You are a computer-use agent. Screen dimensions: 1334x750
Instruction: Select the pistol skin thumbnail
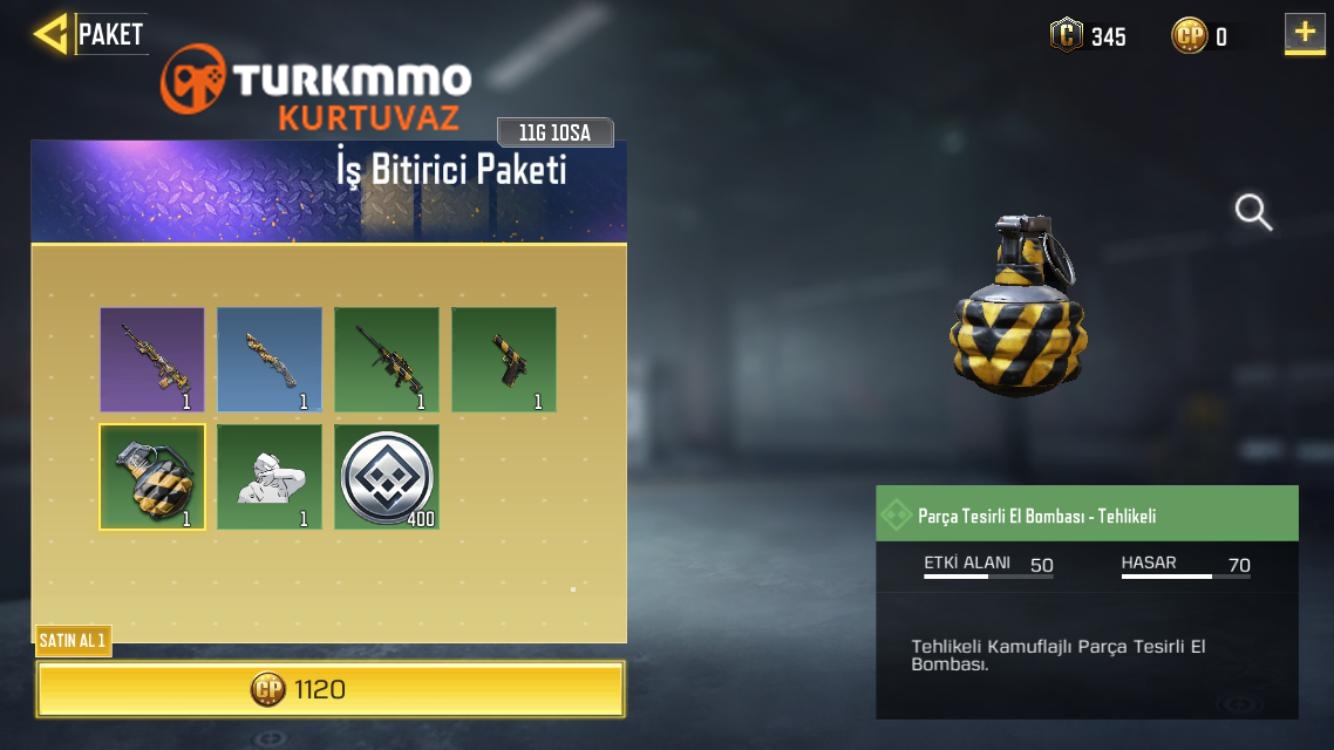(x=504, y=360)
